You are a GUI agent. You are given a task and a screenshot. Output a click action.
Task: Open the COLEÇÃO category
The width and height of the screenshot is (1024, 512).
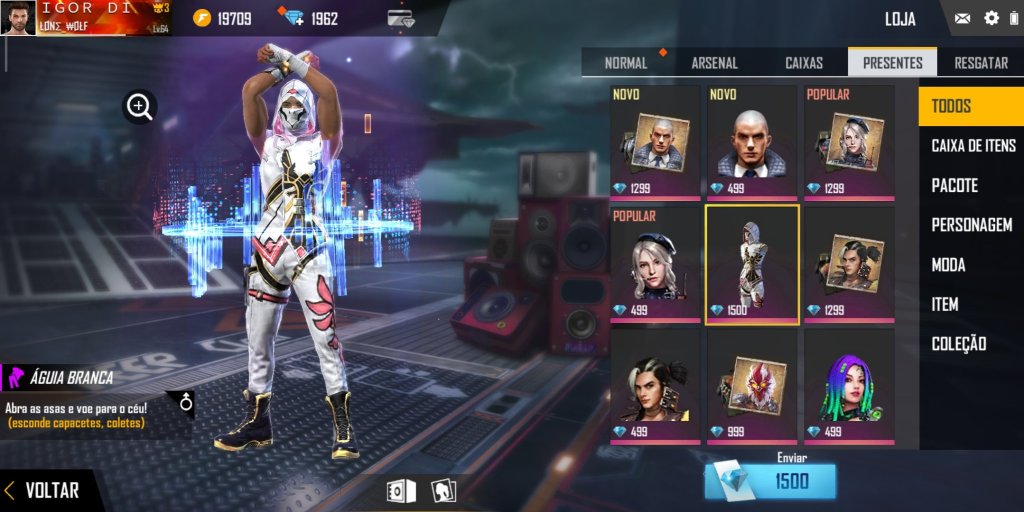pos(958,344)
